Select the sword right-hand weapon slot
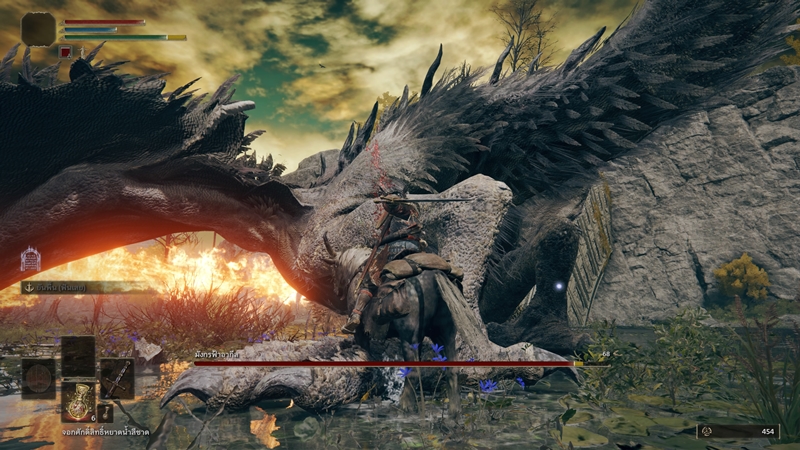800x450 pixels. [x=117, y=378]
